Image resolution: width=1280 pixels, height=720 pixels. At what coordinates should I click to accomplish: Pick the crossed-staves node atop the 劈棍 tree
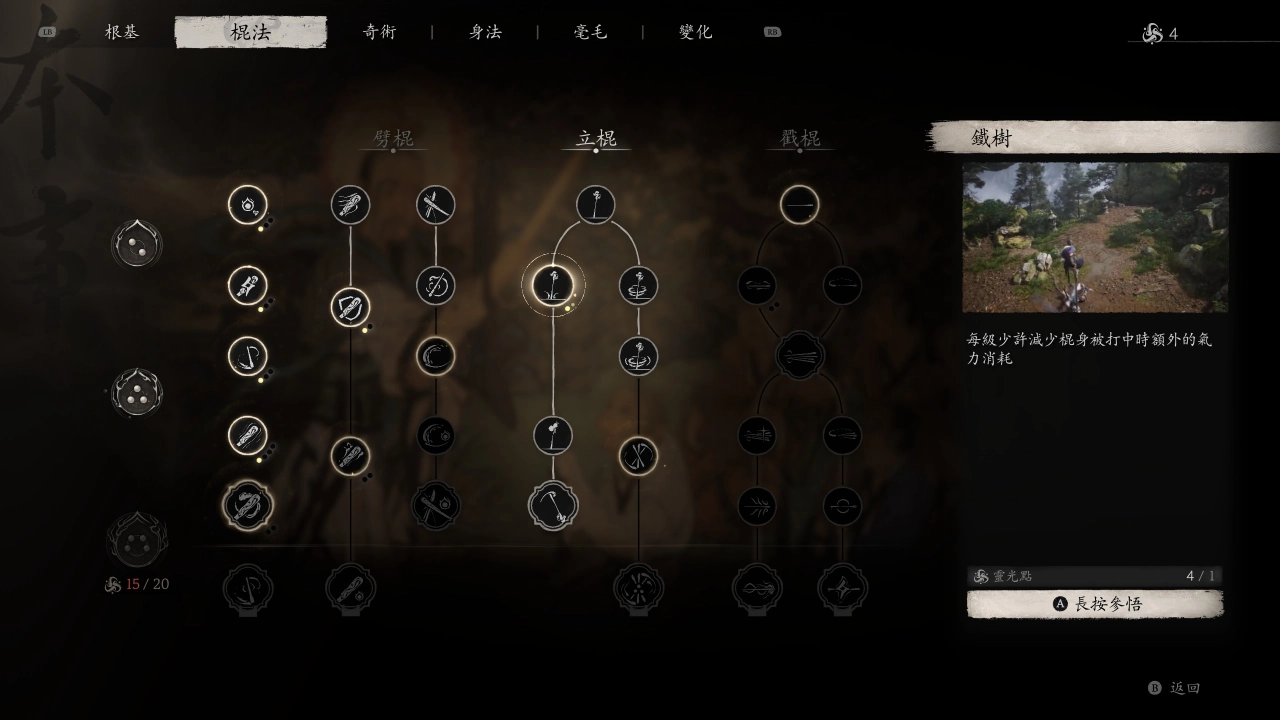pos(436,205)
